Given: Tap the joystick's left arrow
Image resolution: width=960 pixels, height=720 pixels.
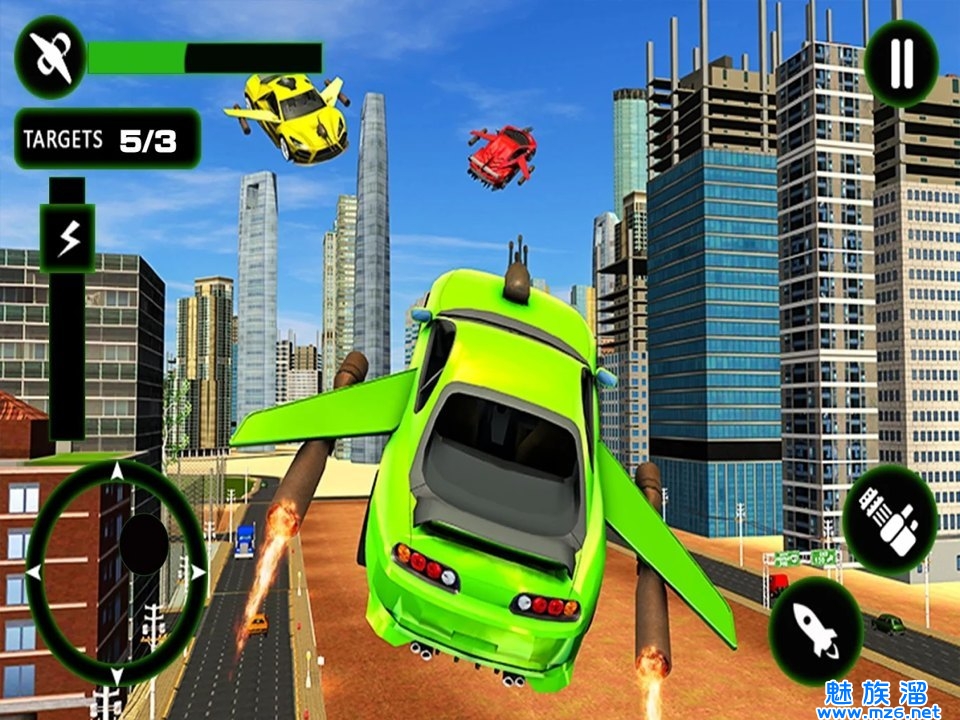Looking at the screenshot, I should [x=35, y=572].
